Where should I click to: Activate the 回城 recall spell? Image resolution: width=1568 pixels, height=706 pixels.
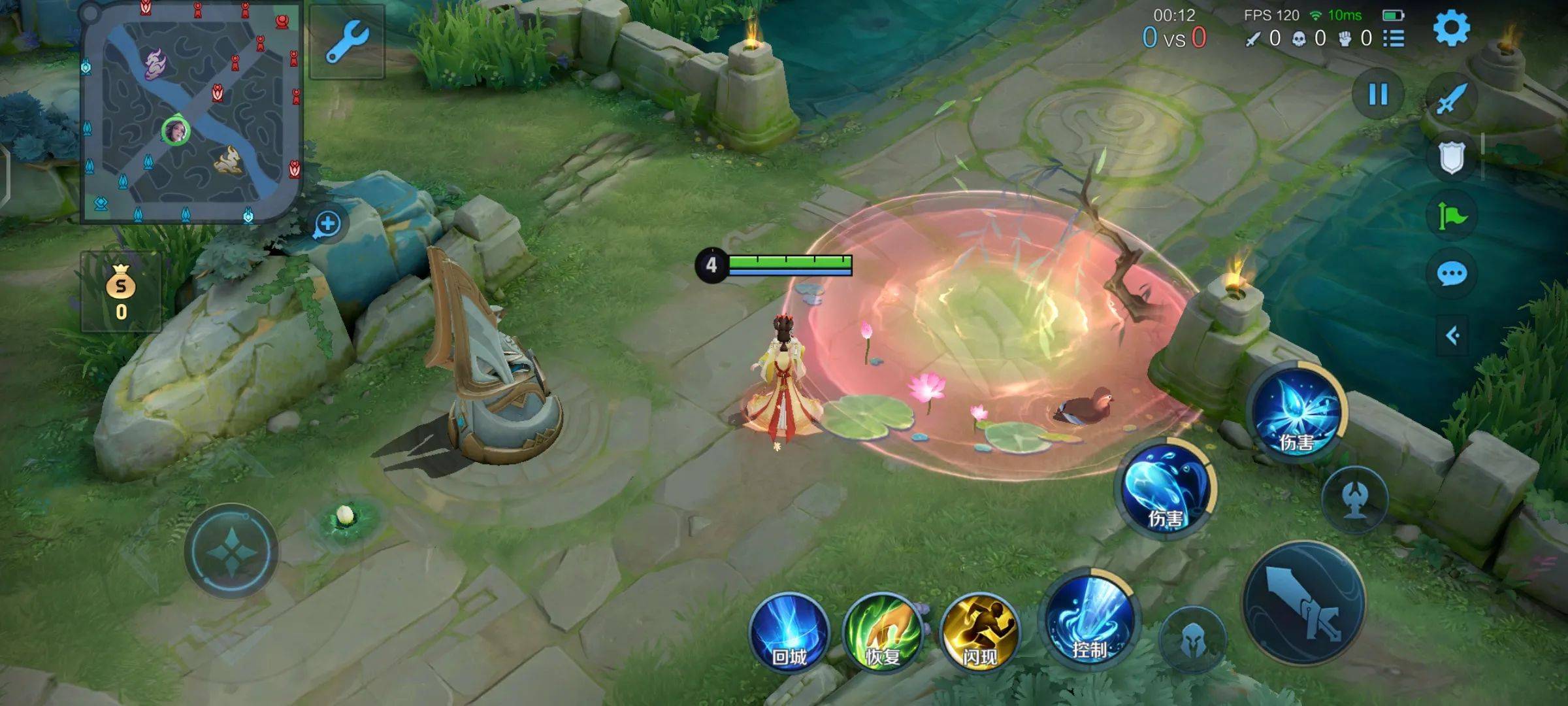tap(789, 631)
